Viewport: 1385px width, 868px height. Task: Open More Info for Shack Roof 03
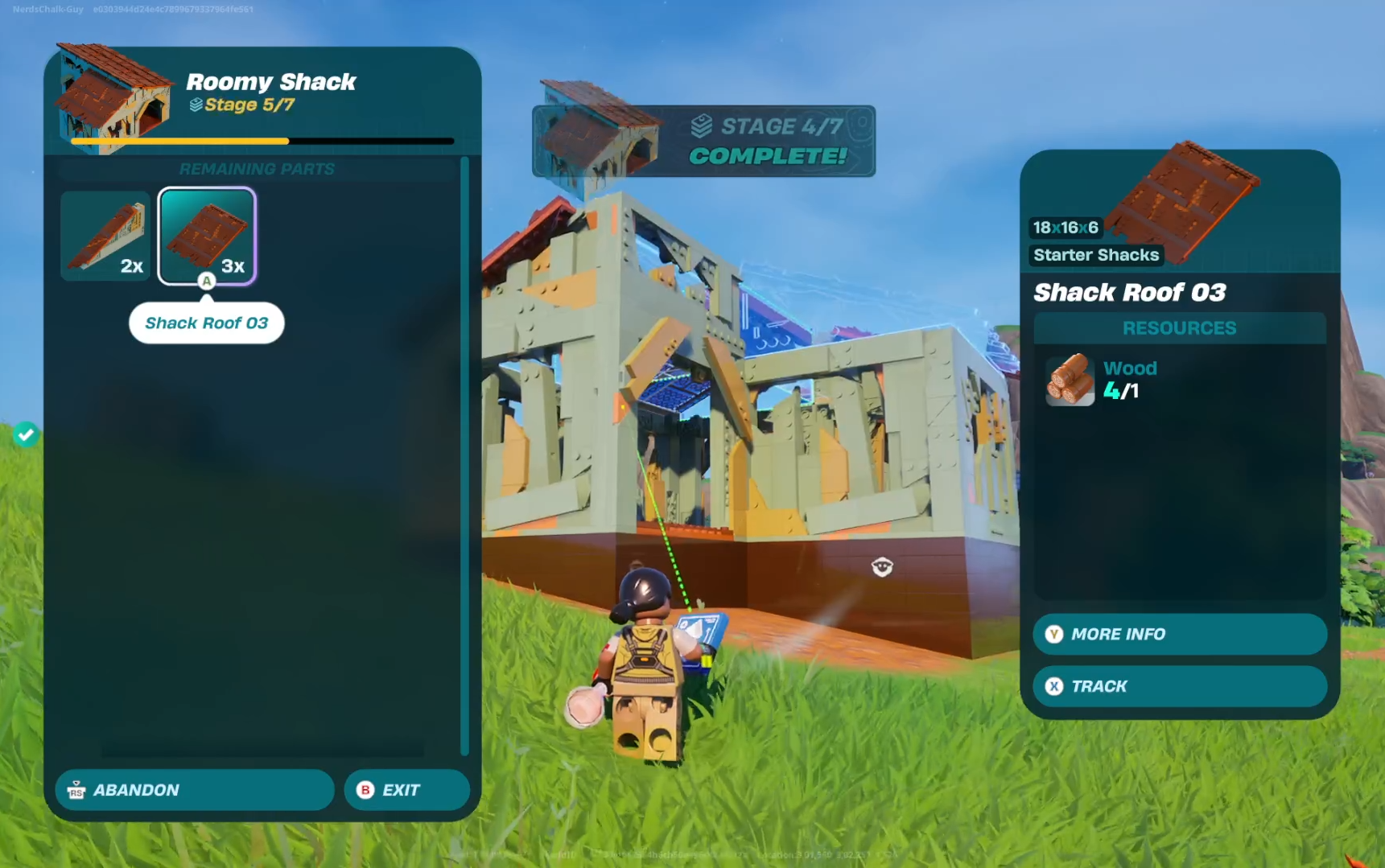pos(1179,634)
